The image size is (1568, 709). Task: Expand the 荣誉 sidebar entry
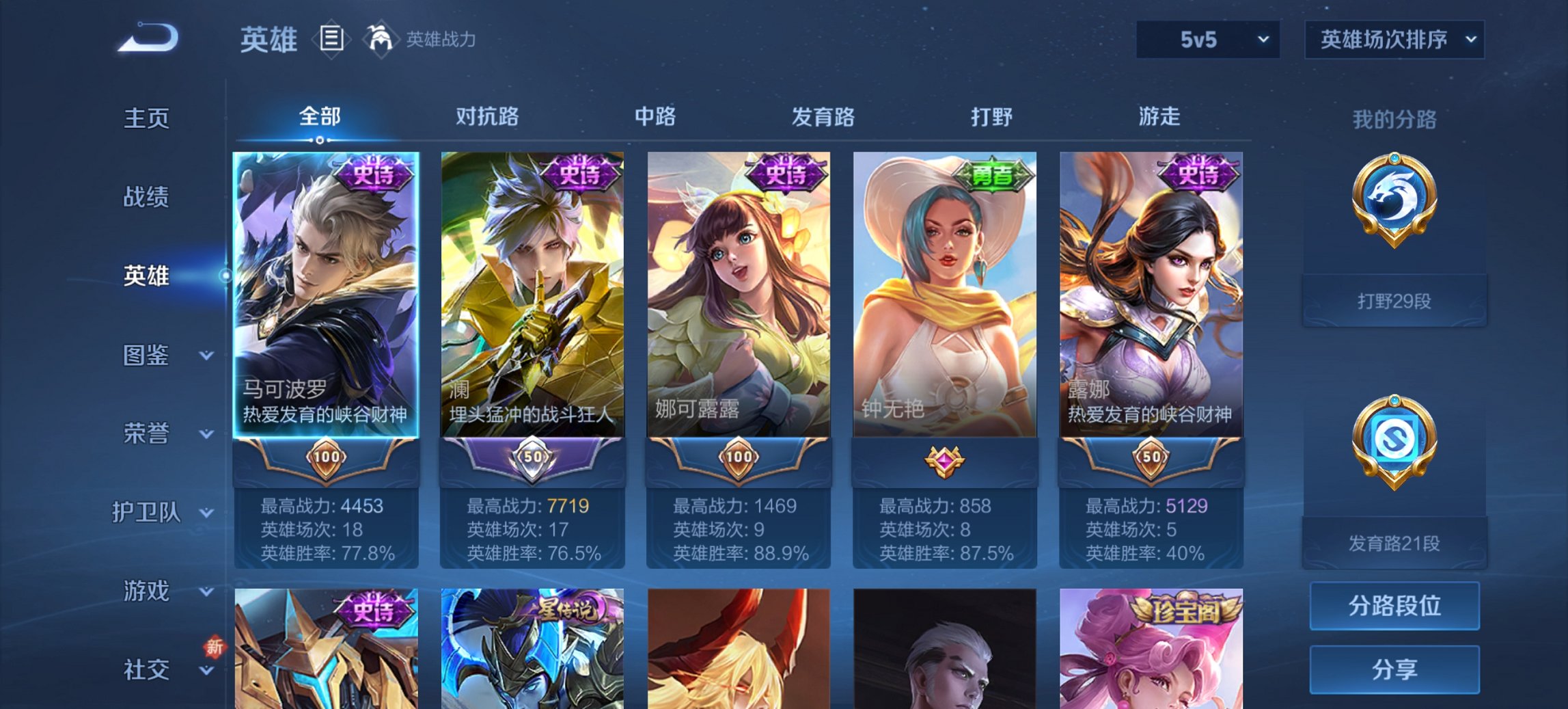pyautogui.click(x=146, y=433)
